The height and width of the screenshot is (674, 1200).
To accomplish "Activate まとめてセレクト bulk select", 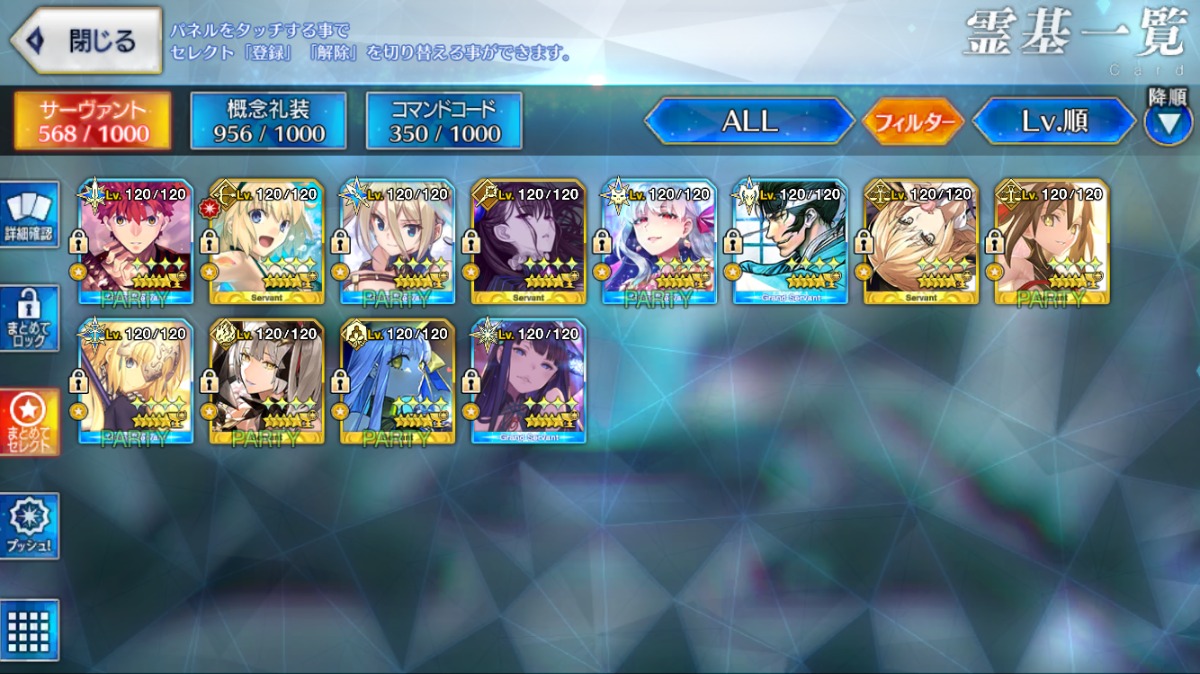I will coord(30,421).
